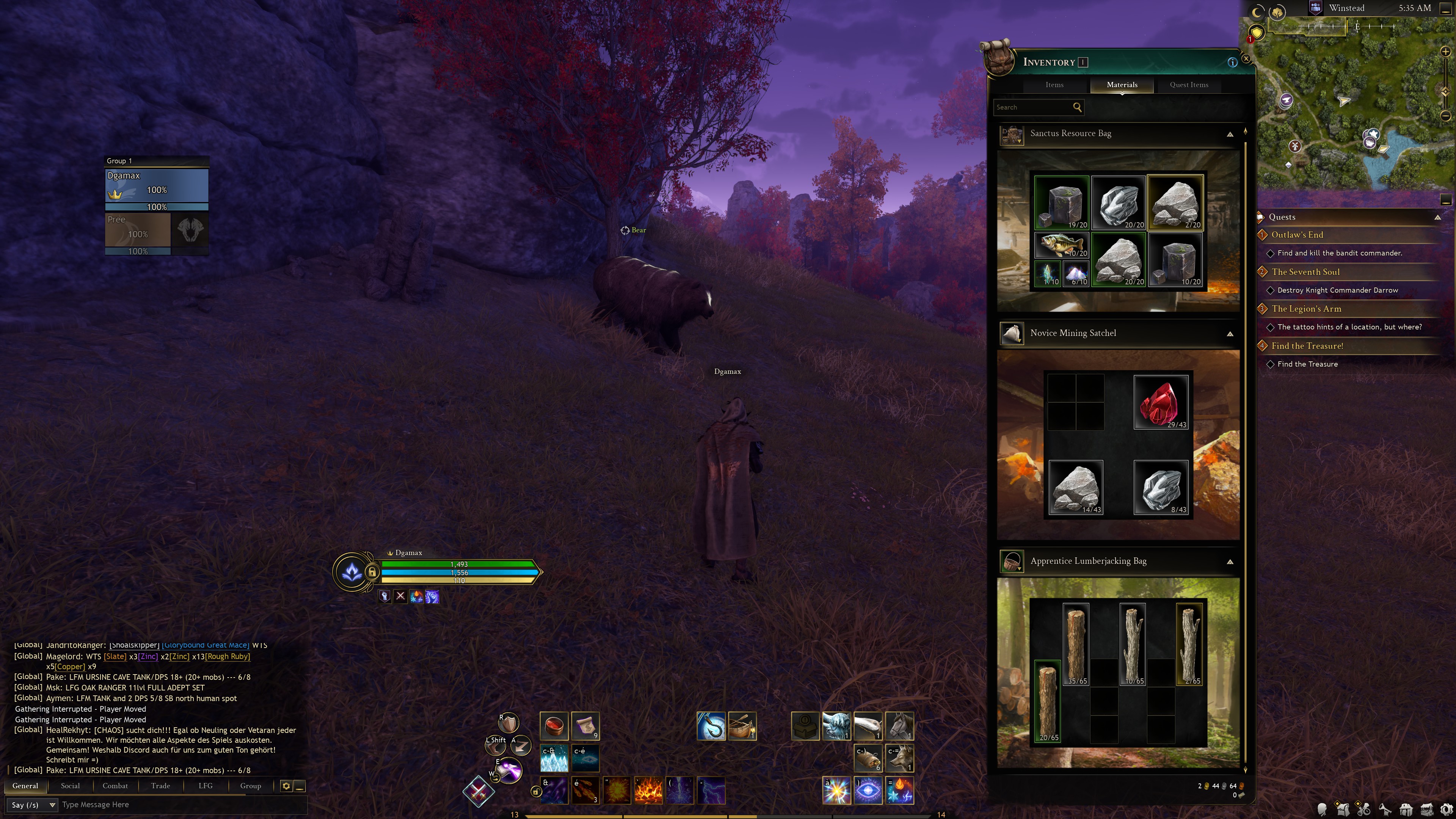Collapse the Sanctus Resource Bag section
This screenshot has height=819, width=1456.
[x=1230, y=134]
